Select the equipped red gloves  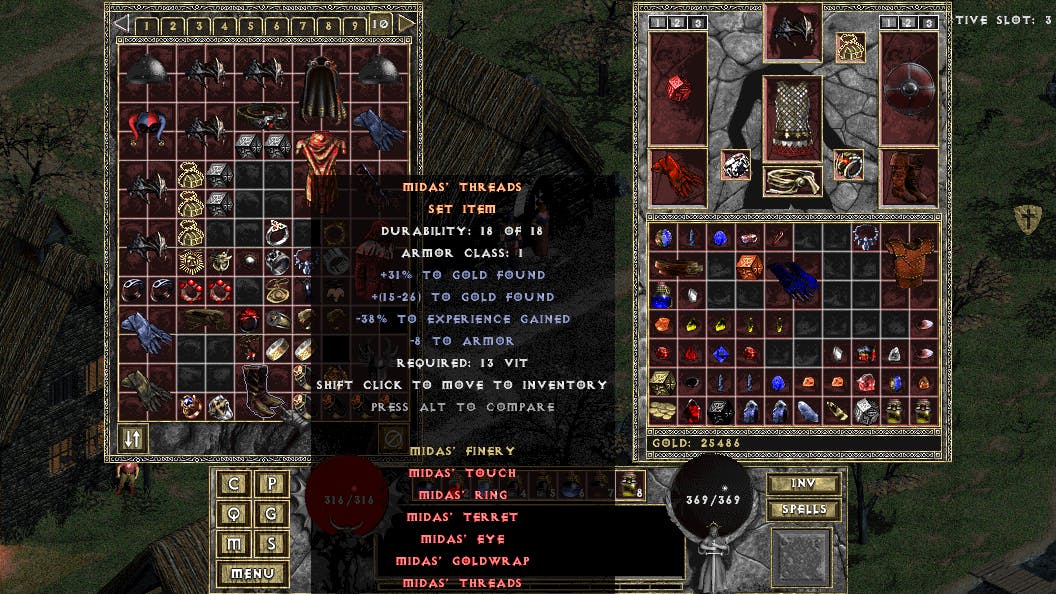coord(677,176)
